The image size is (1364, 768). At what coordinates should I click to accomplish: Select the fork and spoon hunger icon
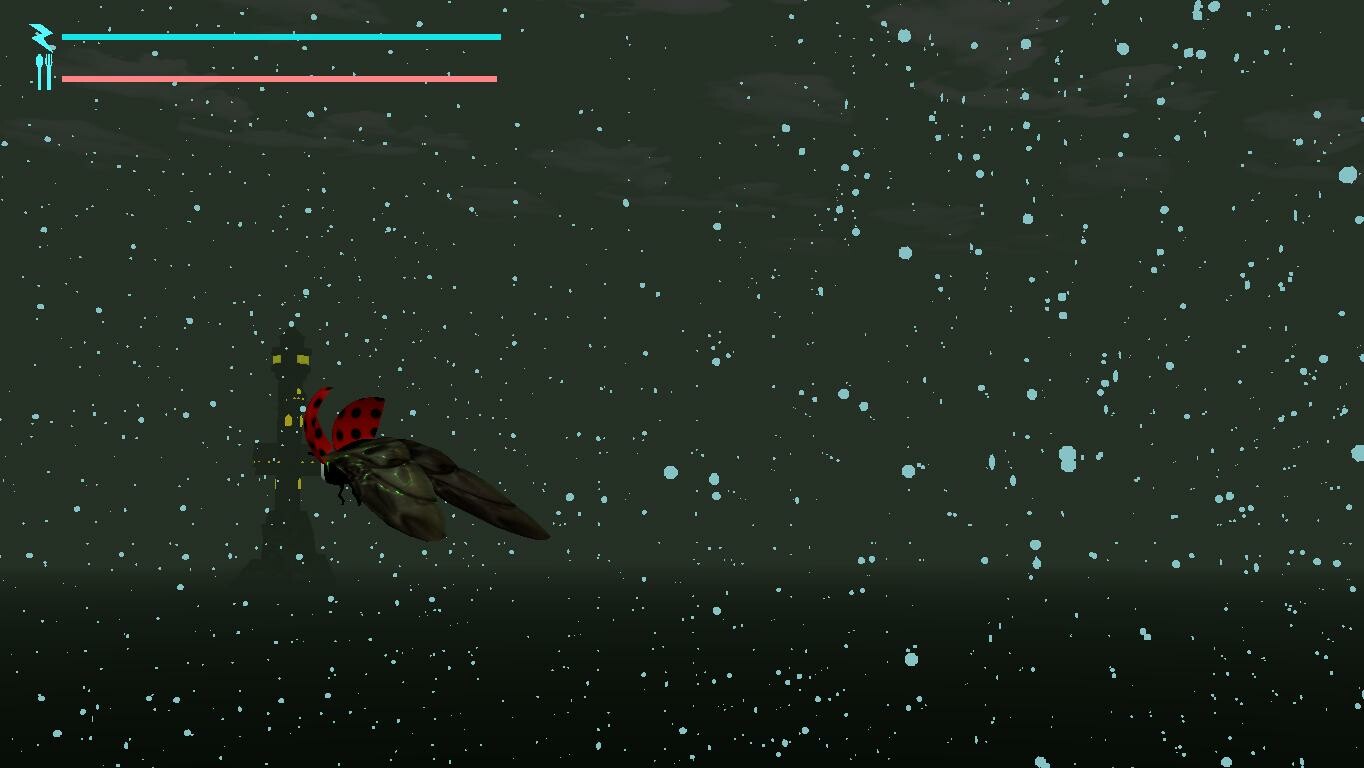point(43,72)
